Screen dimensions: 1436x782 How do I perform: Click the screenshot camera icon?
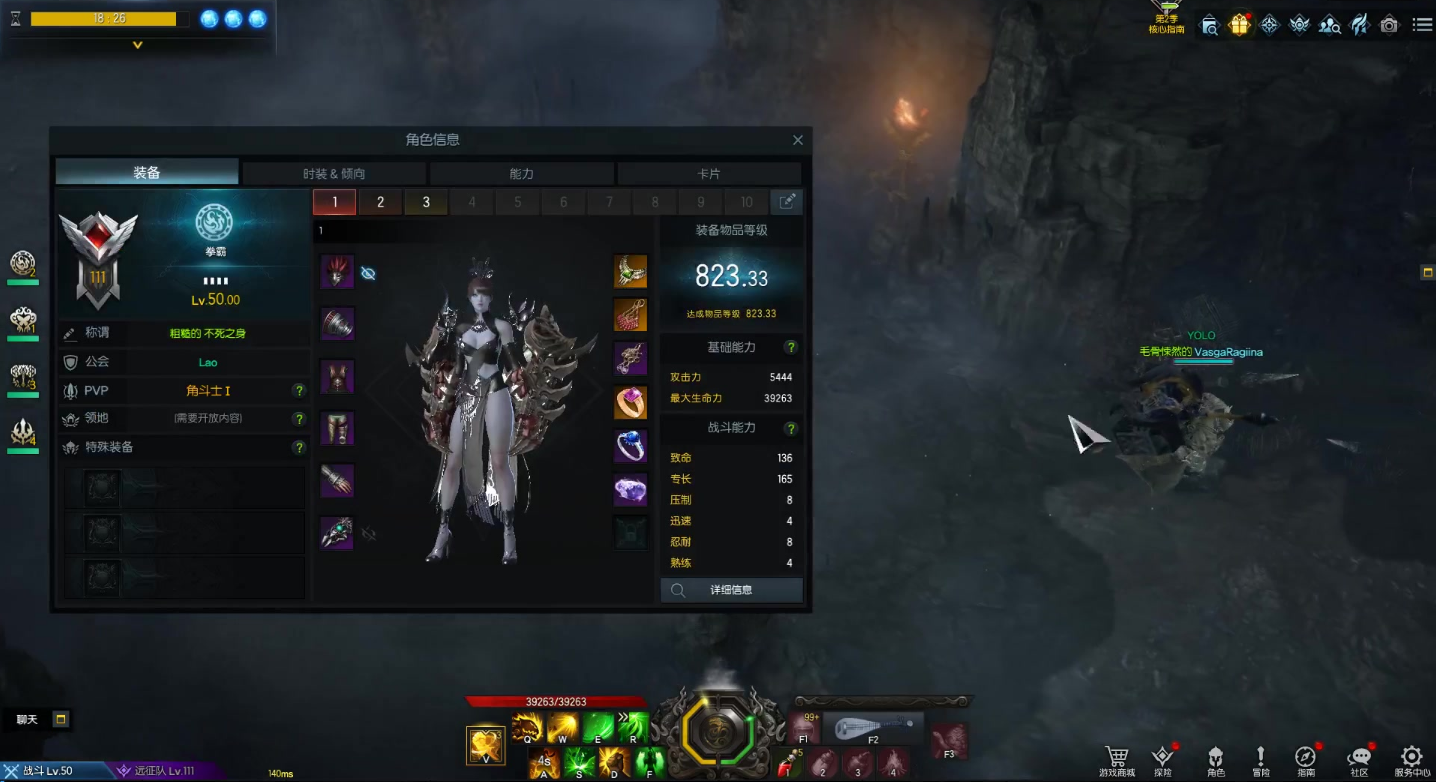click(1389, 25)
